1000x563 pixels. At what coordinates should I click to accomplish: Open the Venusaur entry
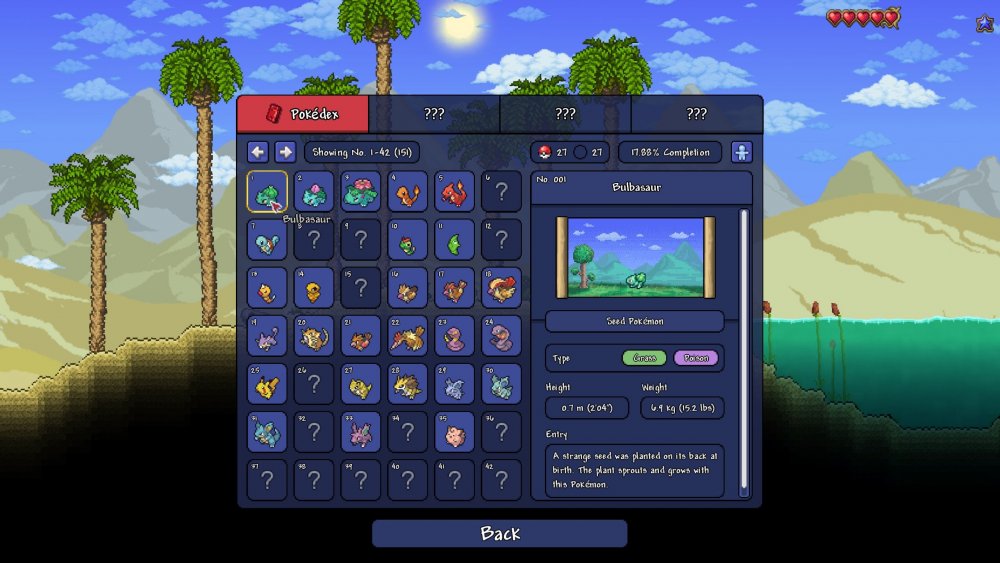coord(361,191)
